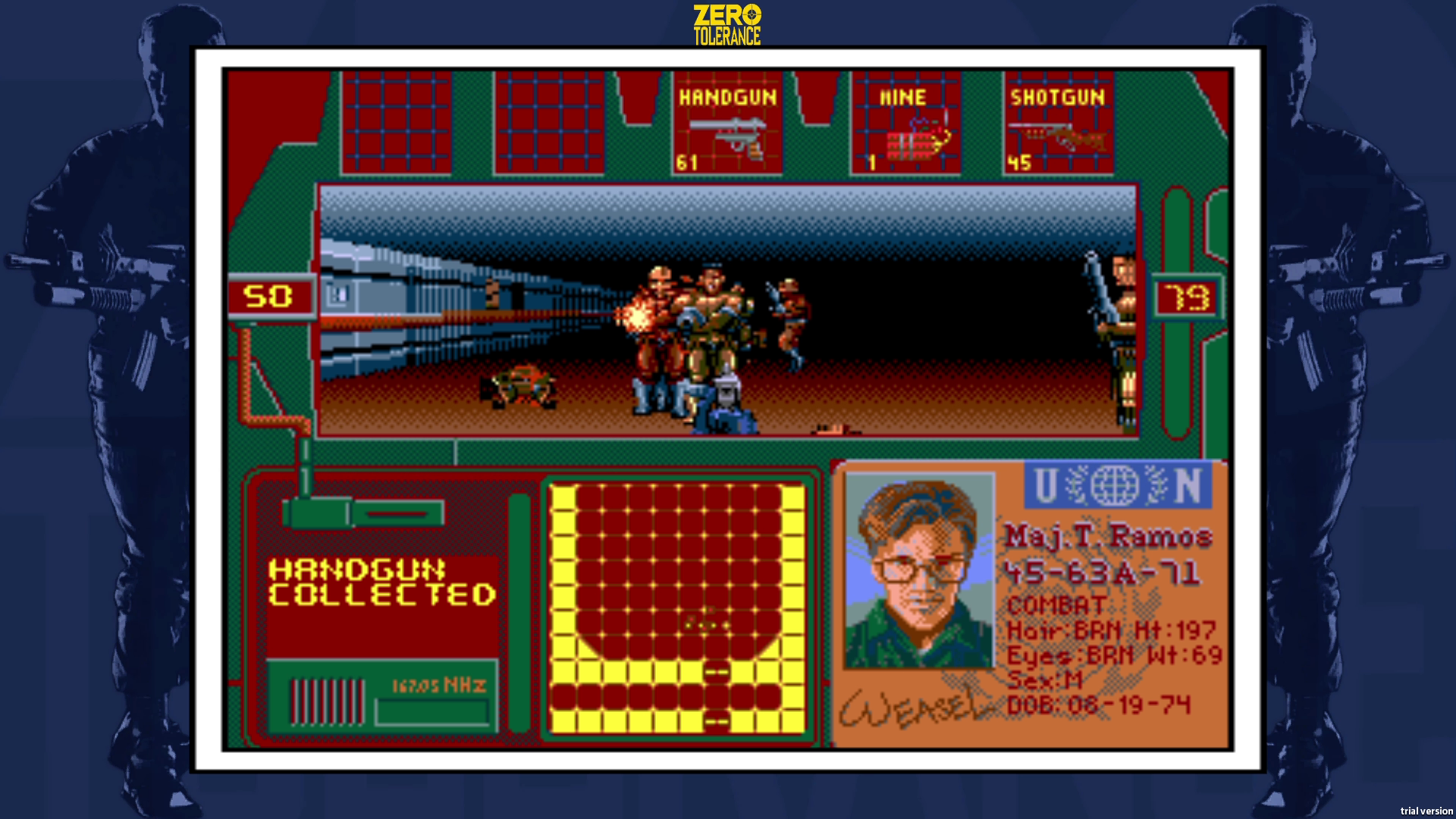Select the Handgun weapon slot
The image size is (1456, 819).
click(726, 125)
